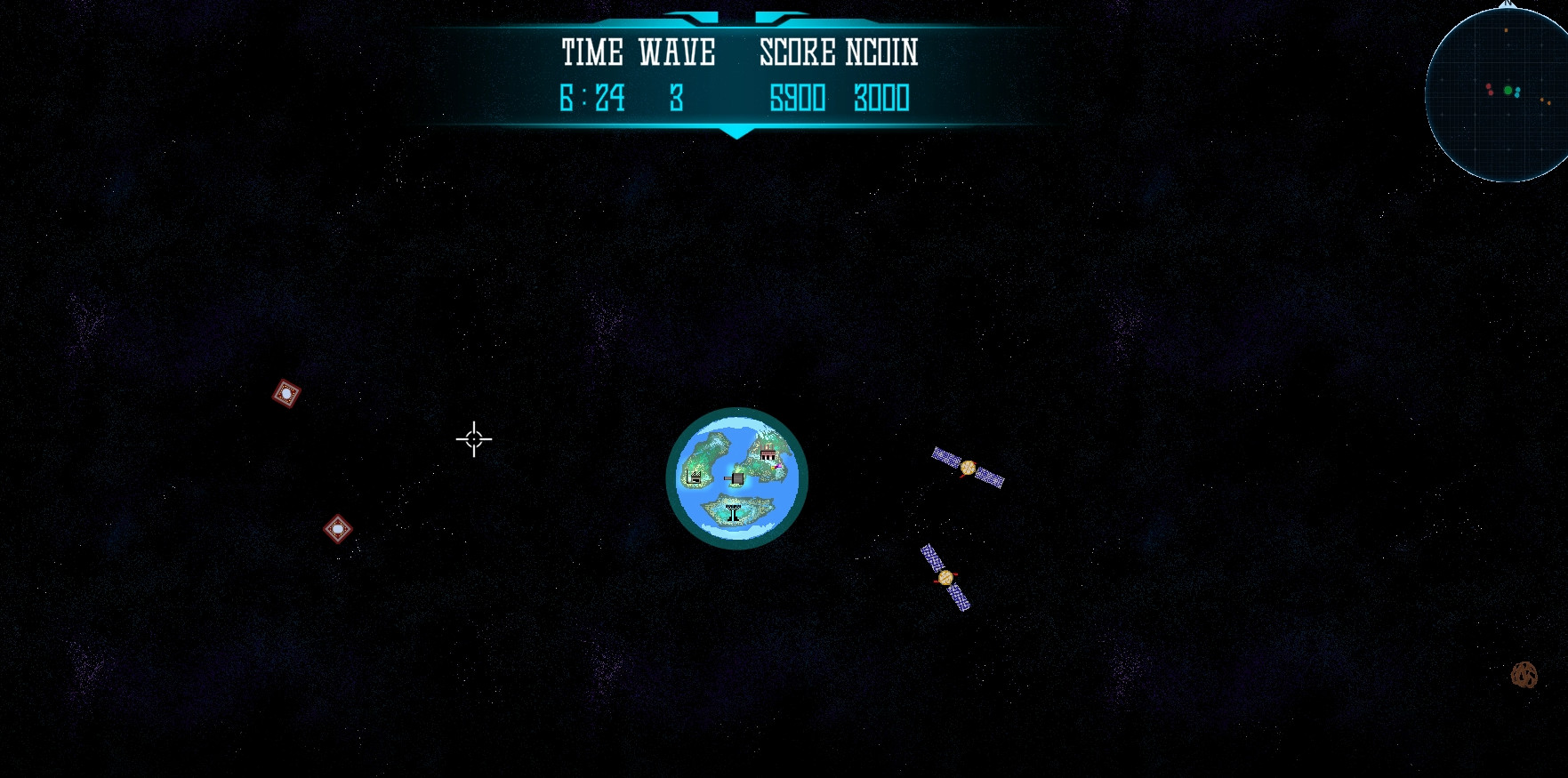Select the large factory on the upper-right island
This screenshot has height=778, width=1568.
768,452
